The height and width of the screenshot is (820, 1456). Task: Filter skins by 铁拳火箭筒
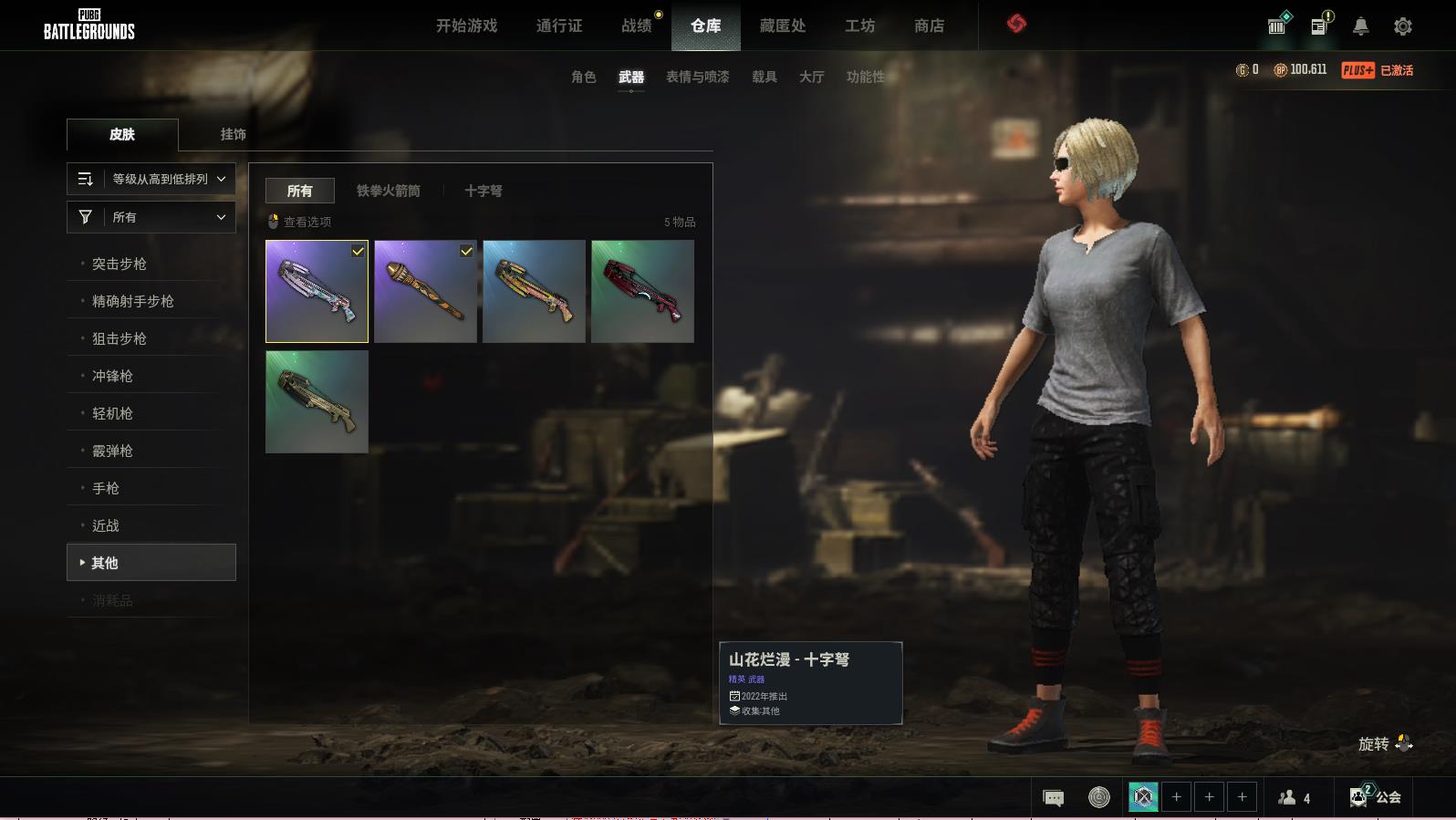pyautogui.click(x=388, y=191)
